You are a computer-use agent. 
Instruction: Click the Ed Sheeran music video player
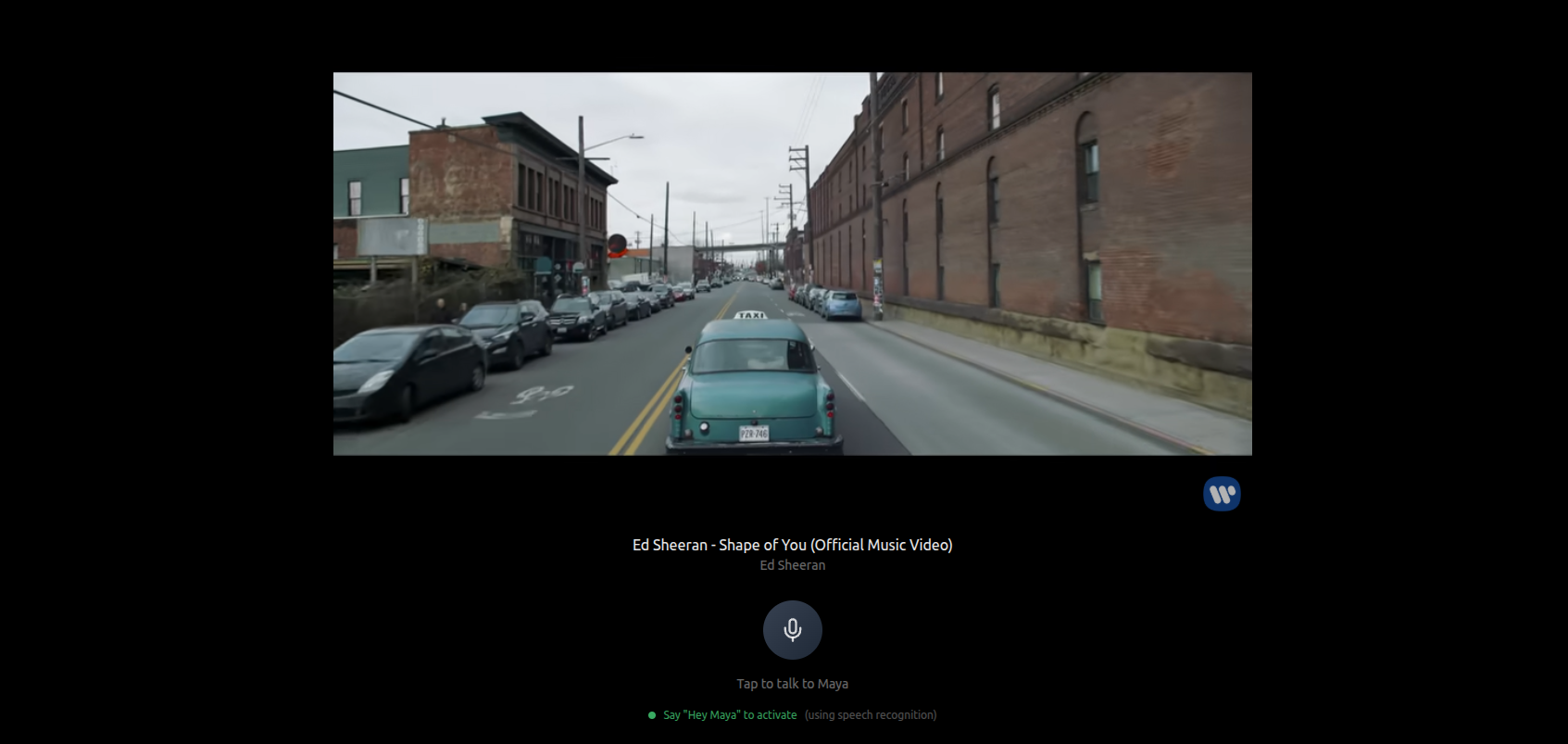point(792,264)
